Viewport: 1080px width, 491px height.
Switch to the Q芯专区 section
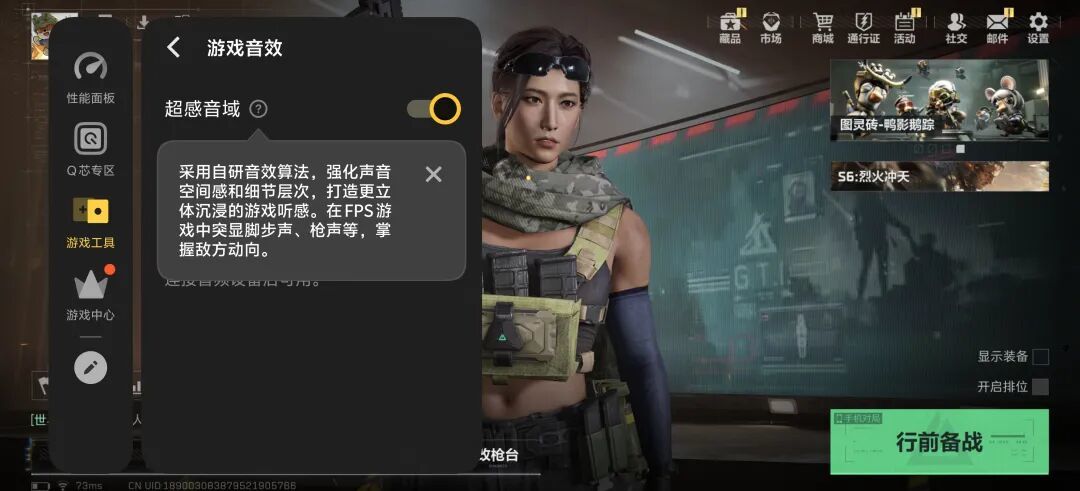pos(90,148)
